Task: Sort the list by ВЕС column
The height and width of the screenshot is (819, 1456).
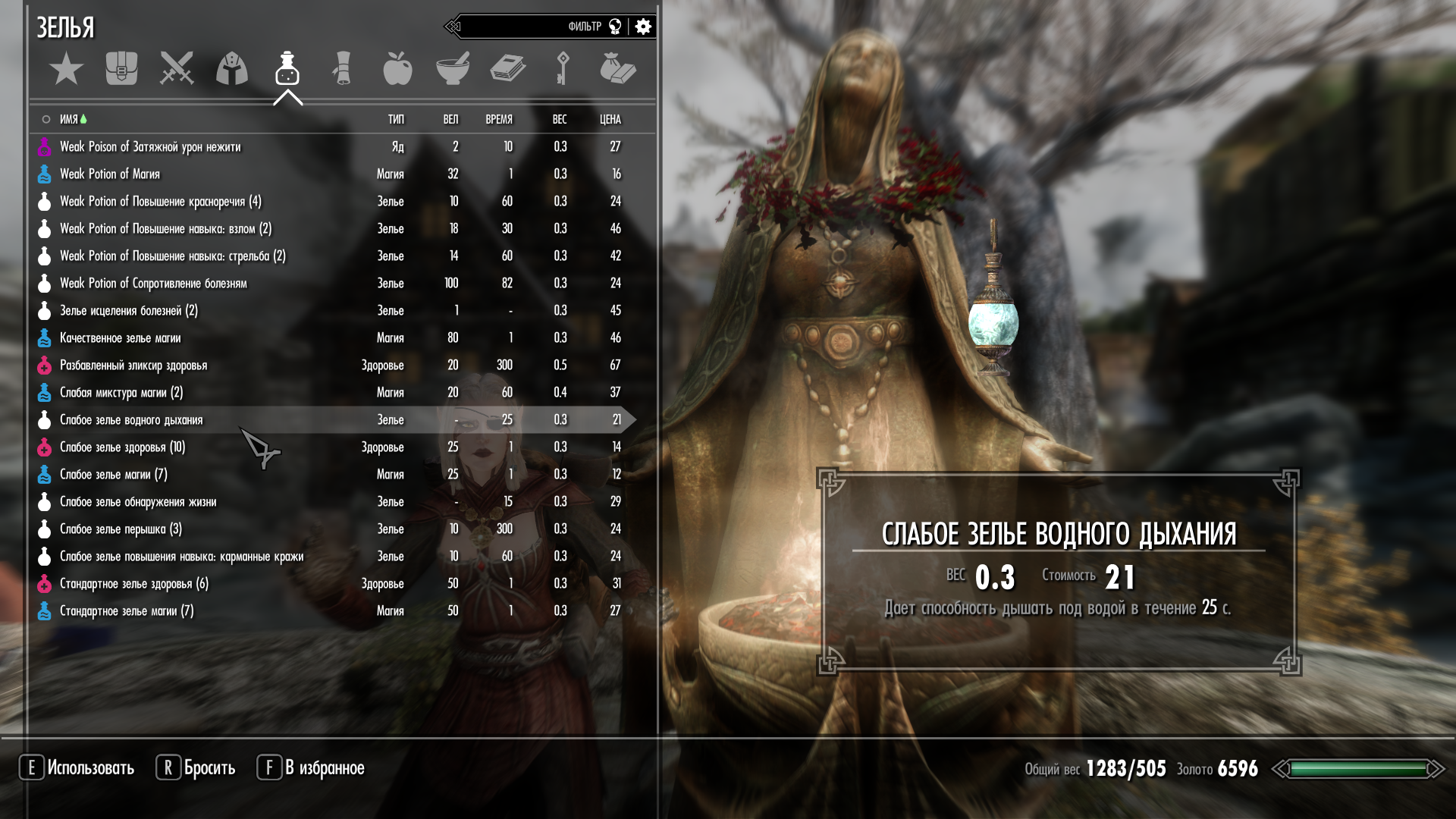Action: click(x=560, y=120)
